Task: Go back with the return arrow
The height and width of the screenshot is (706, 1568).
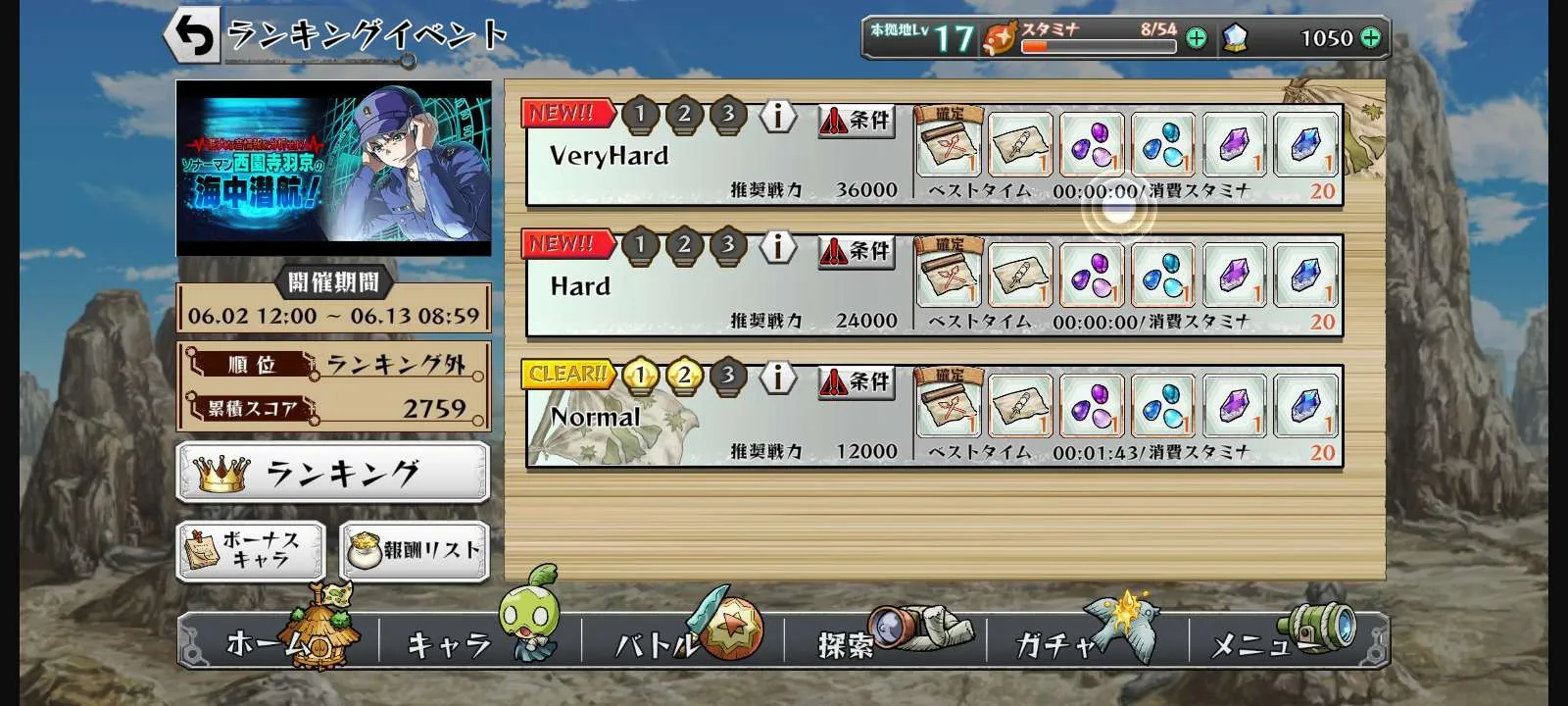Action: tap(192, 36)
